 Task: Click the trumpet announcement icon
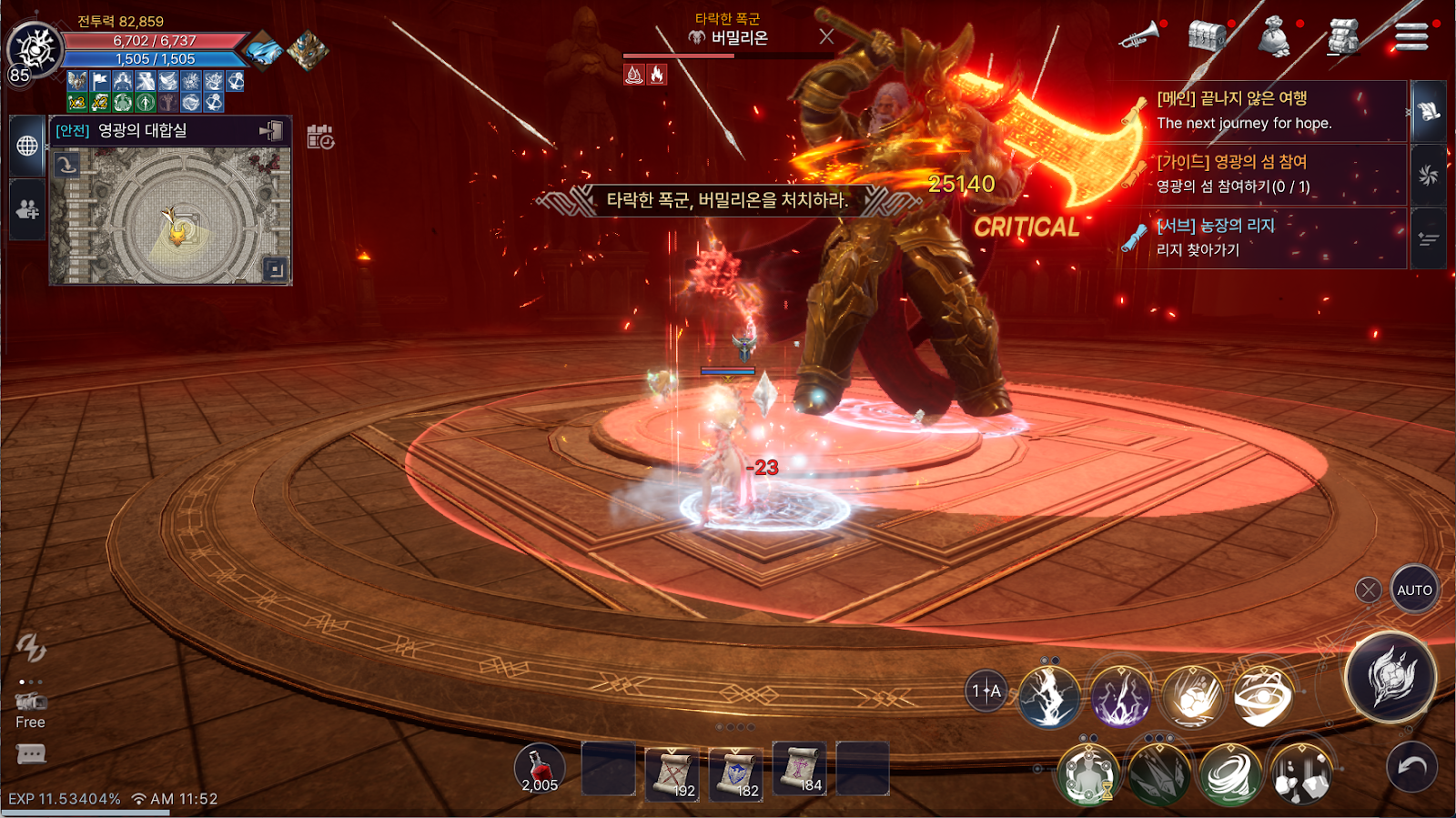tap(1138, 36)
